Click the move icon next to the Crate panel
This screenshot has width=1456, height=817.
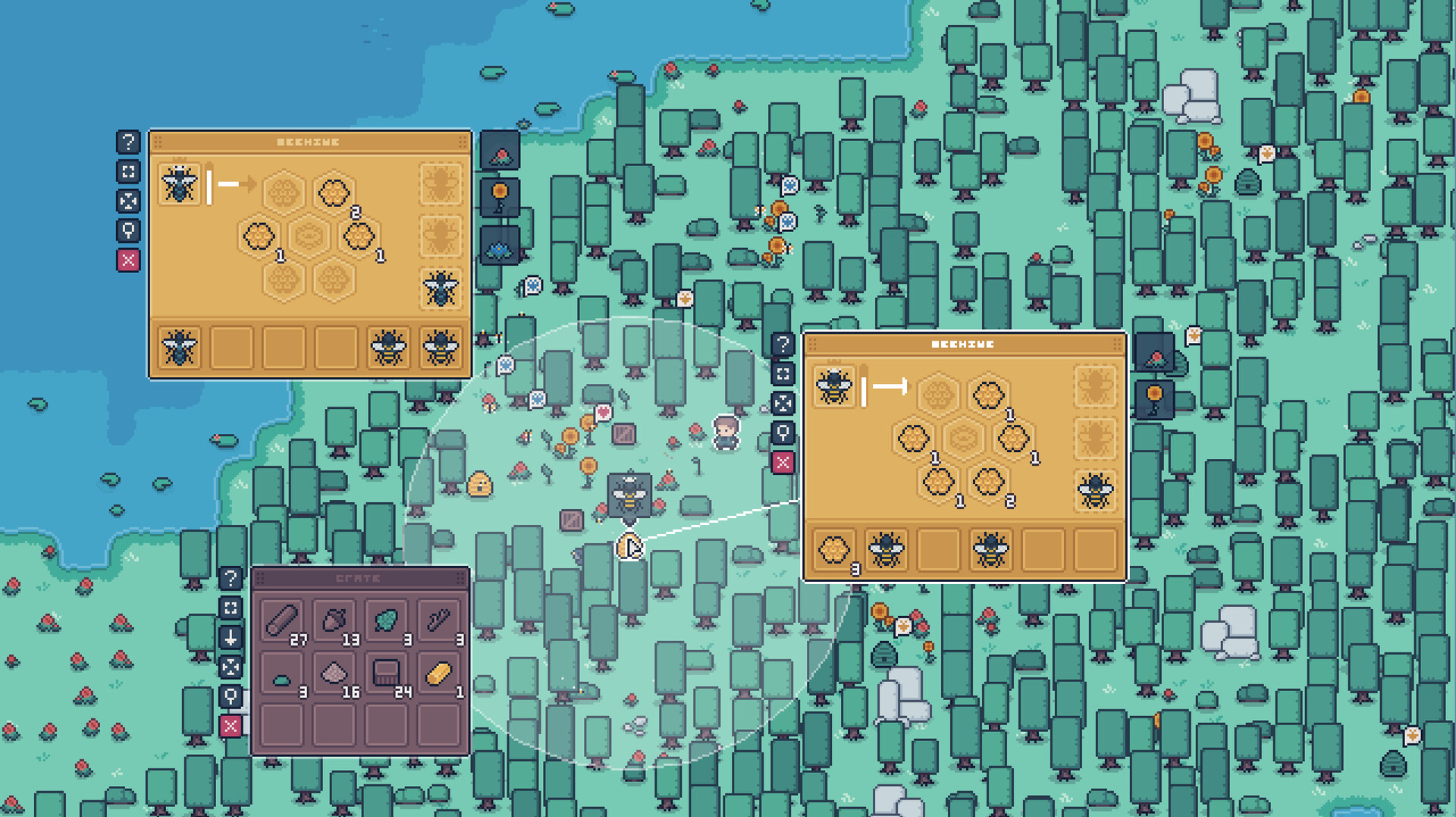[231, 665]
